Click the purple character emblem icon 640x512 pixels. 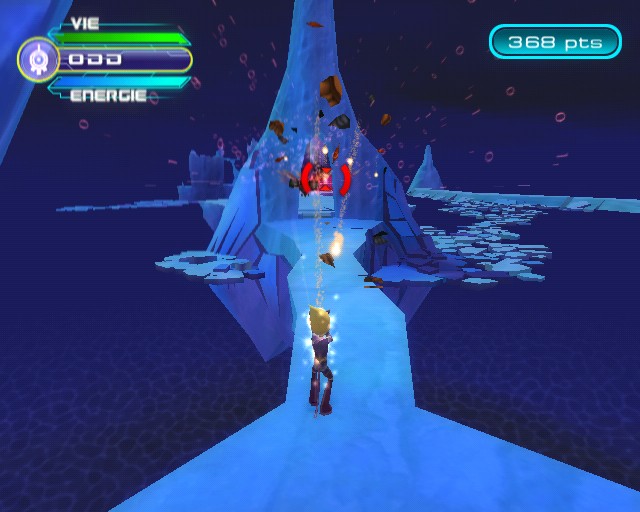tap(38, 60)
